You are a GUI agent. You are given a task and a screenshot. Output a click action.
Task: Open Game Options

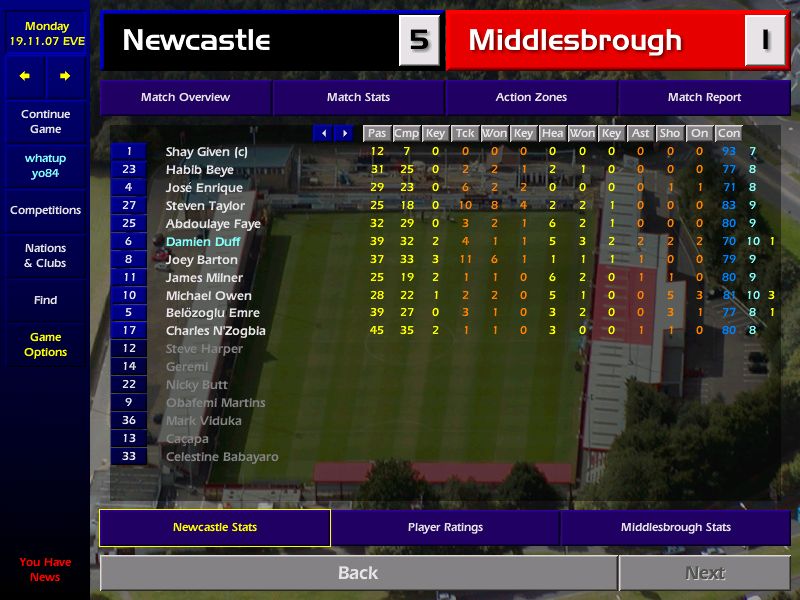pyautogui.click(x=45, y=345)
